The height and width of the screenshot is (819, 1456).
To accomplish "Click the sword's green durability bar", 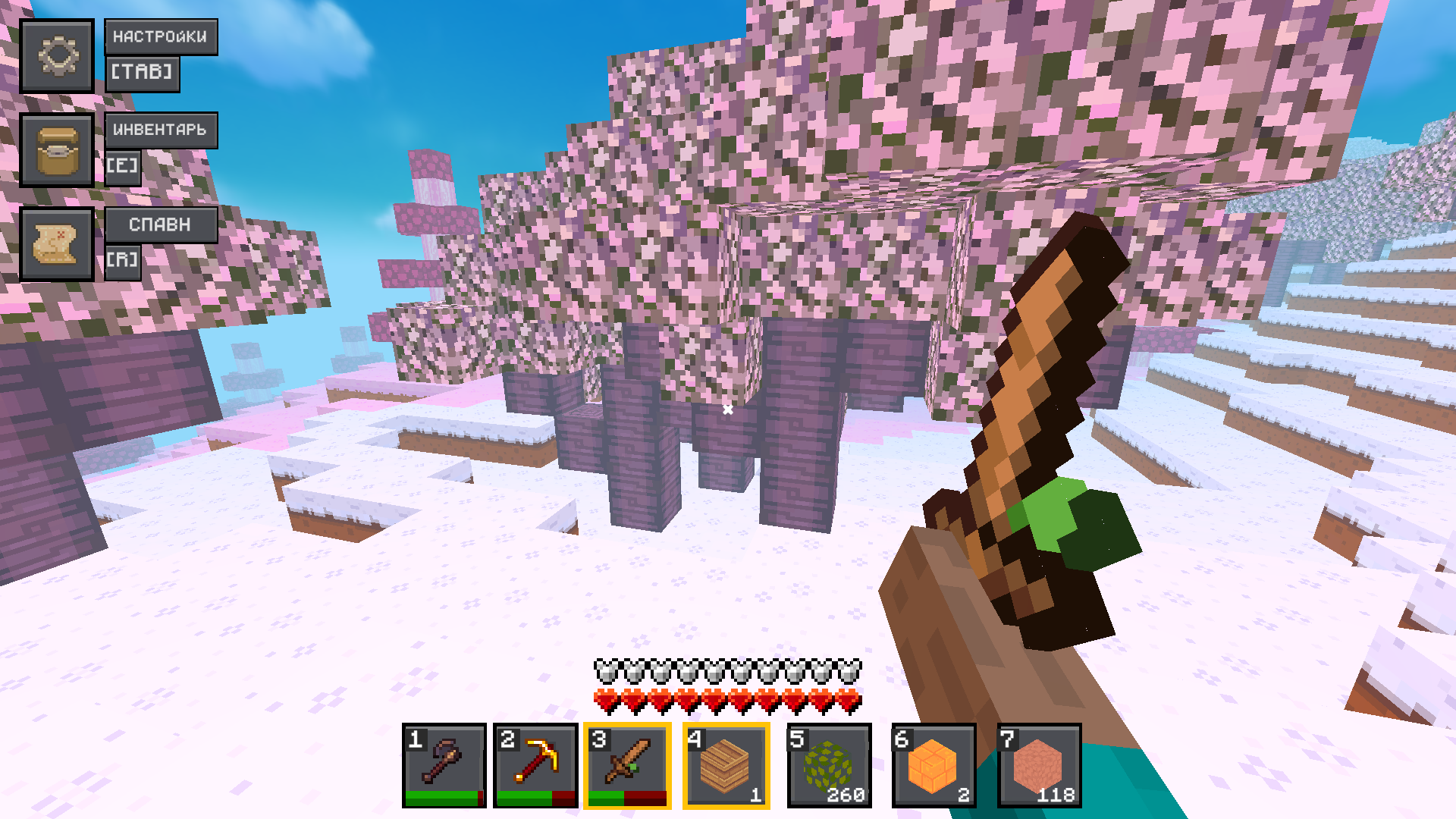I will pyautogui.click(x=607, y=798).
